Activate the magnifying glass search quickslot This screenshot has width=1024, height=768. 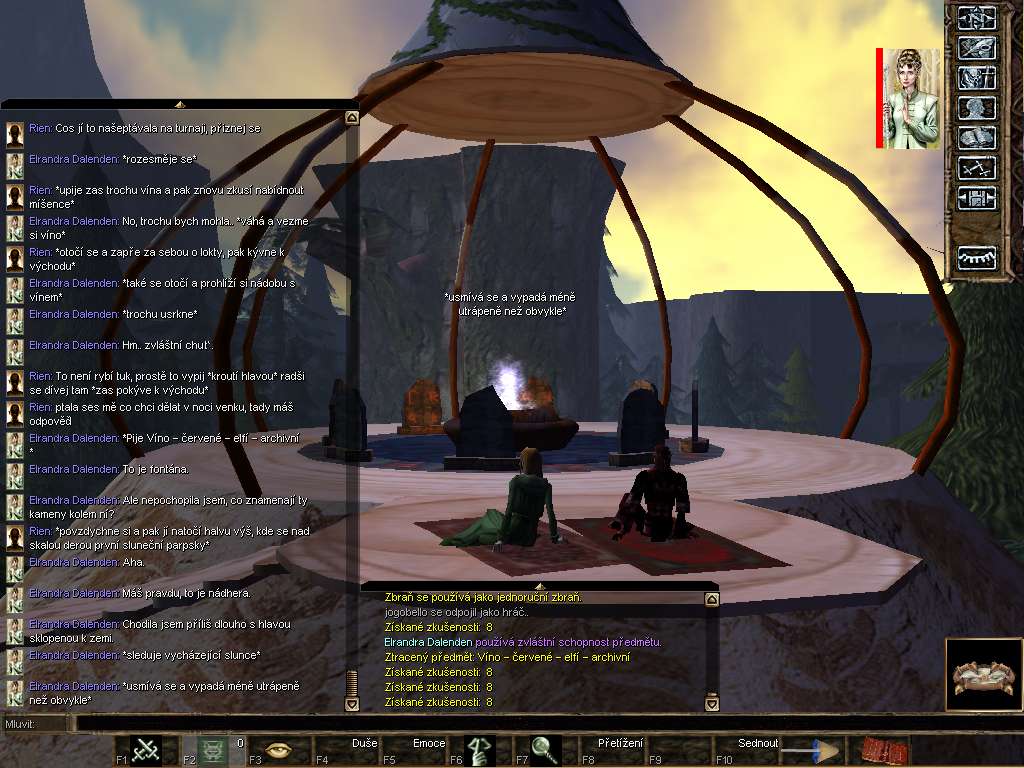(545, 750)
